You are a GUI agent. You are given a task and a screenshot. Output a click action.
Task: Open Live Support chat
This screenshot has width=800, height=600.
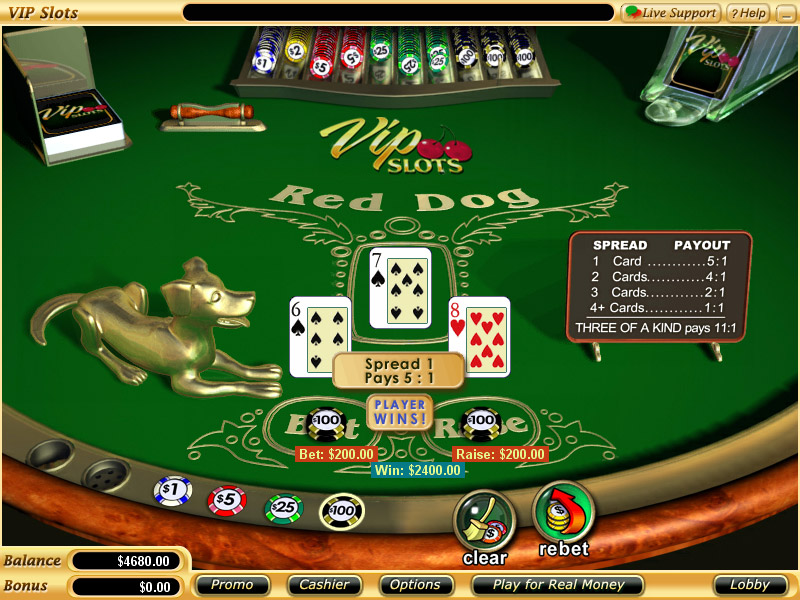671,13
